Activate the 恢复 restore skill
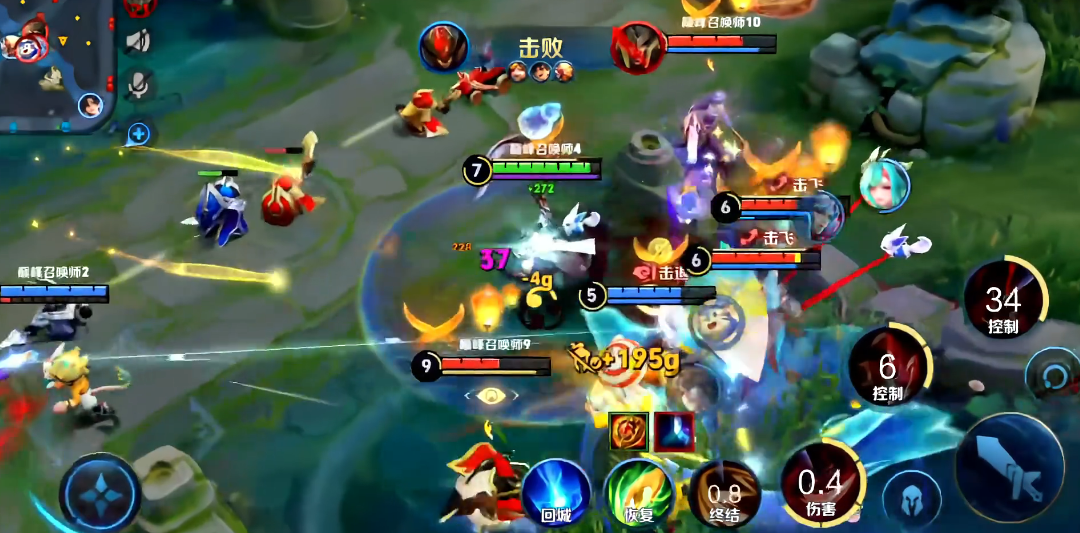Image resolution: width=1080 pixels, height=533 pixels. pos(639,493)
